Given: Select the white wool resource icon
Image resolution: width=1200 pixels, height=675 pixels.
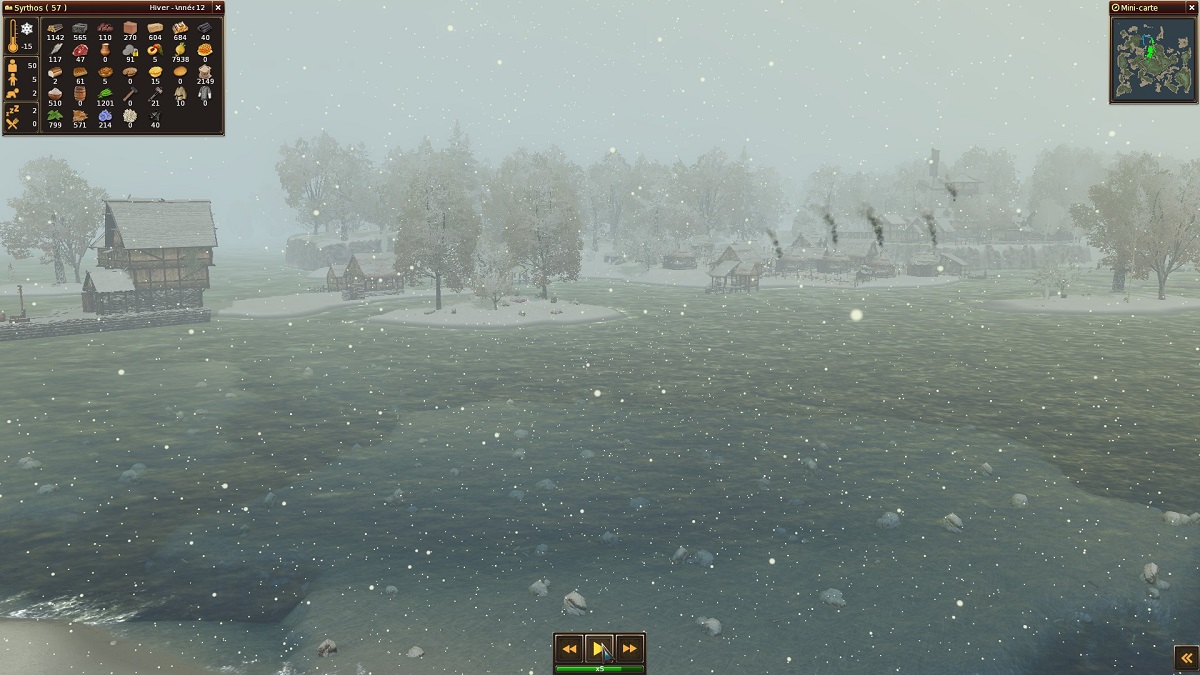Looking at the screenshot, I should 130,115.
